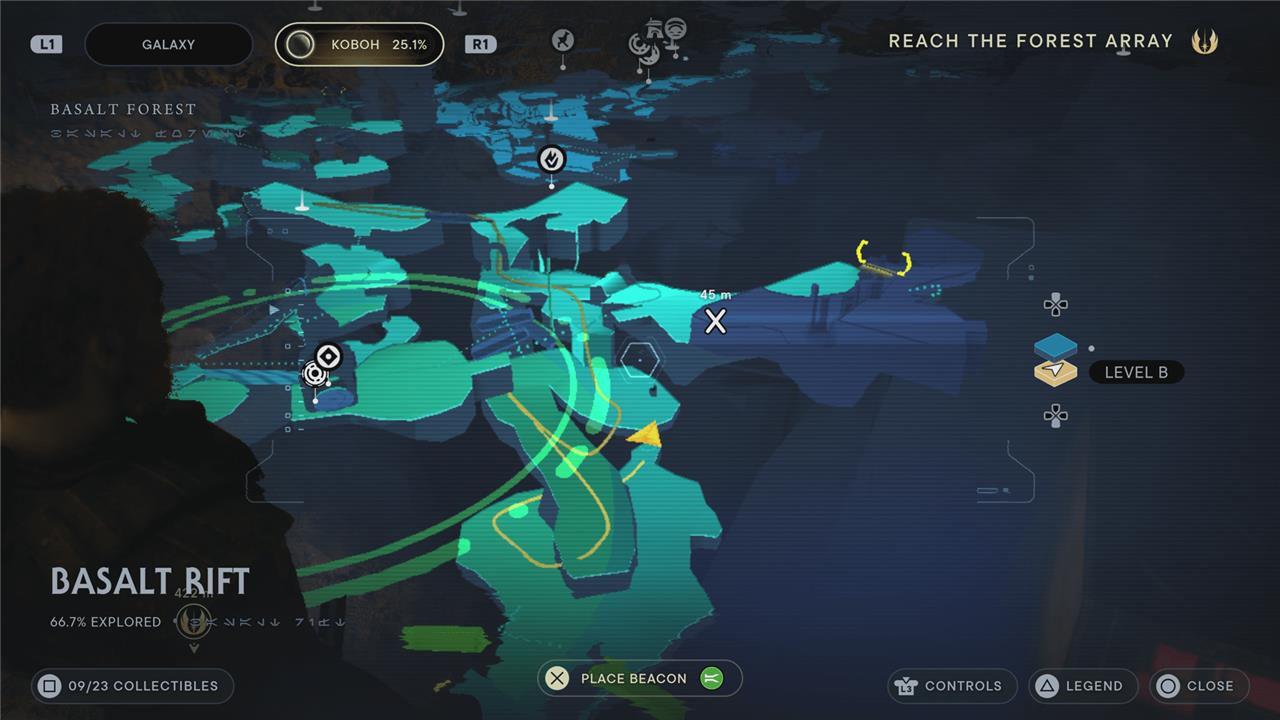Click the yellow-bracketed objective marker
The image size is (1280, 720).
[884, 258]
